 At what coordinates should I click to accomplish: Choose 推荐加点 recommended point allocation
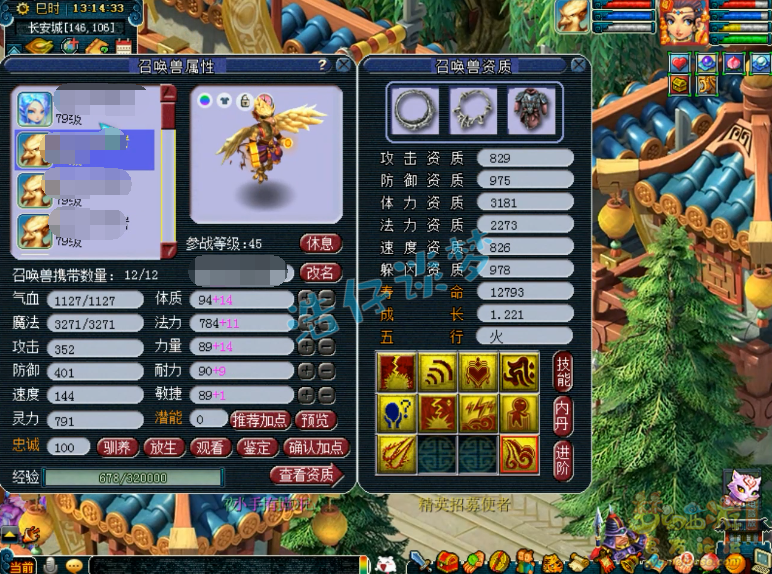[x=259, y=420]
